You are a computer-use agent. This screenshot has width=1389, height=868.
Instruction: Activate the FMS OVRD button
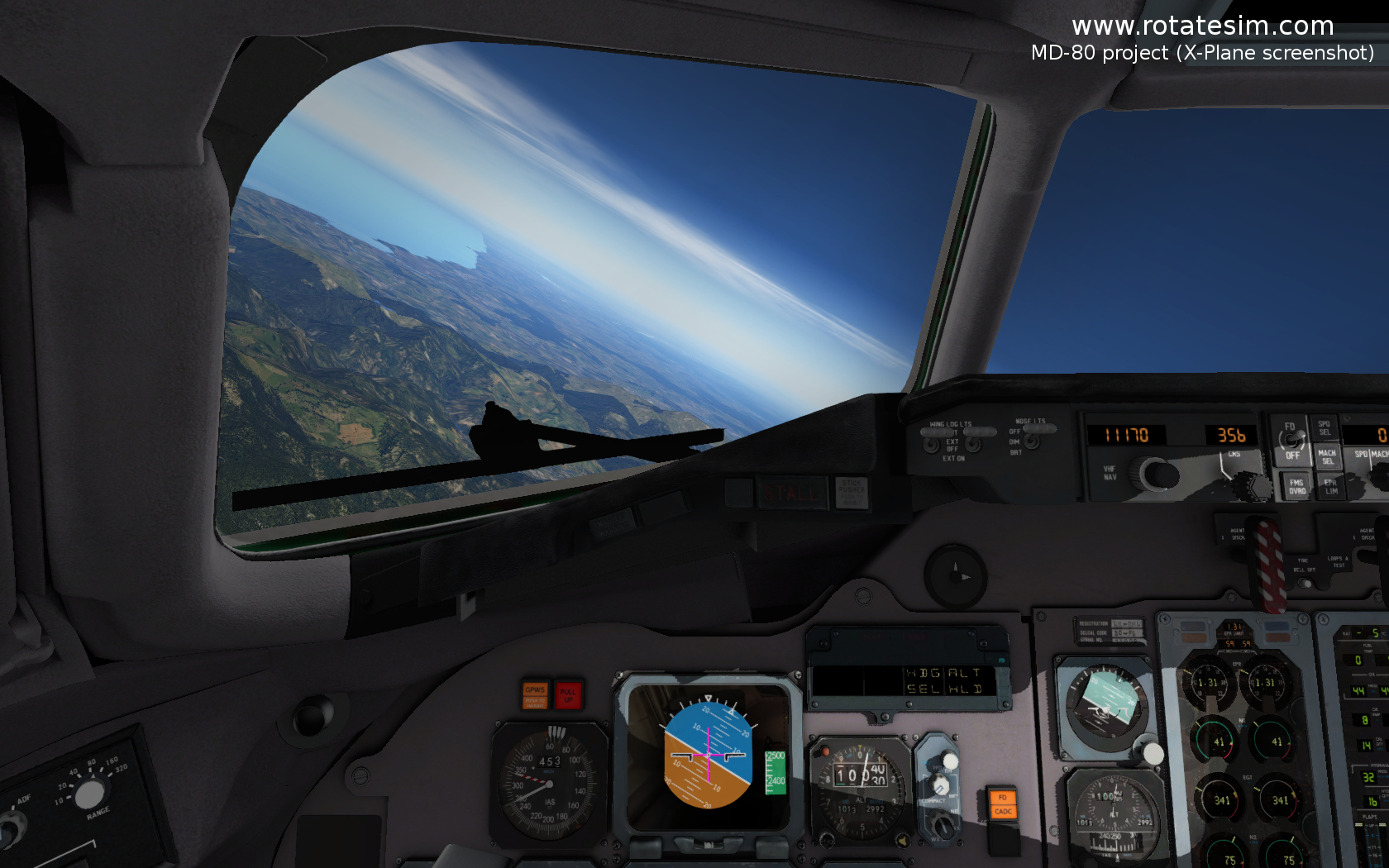1296,487
